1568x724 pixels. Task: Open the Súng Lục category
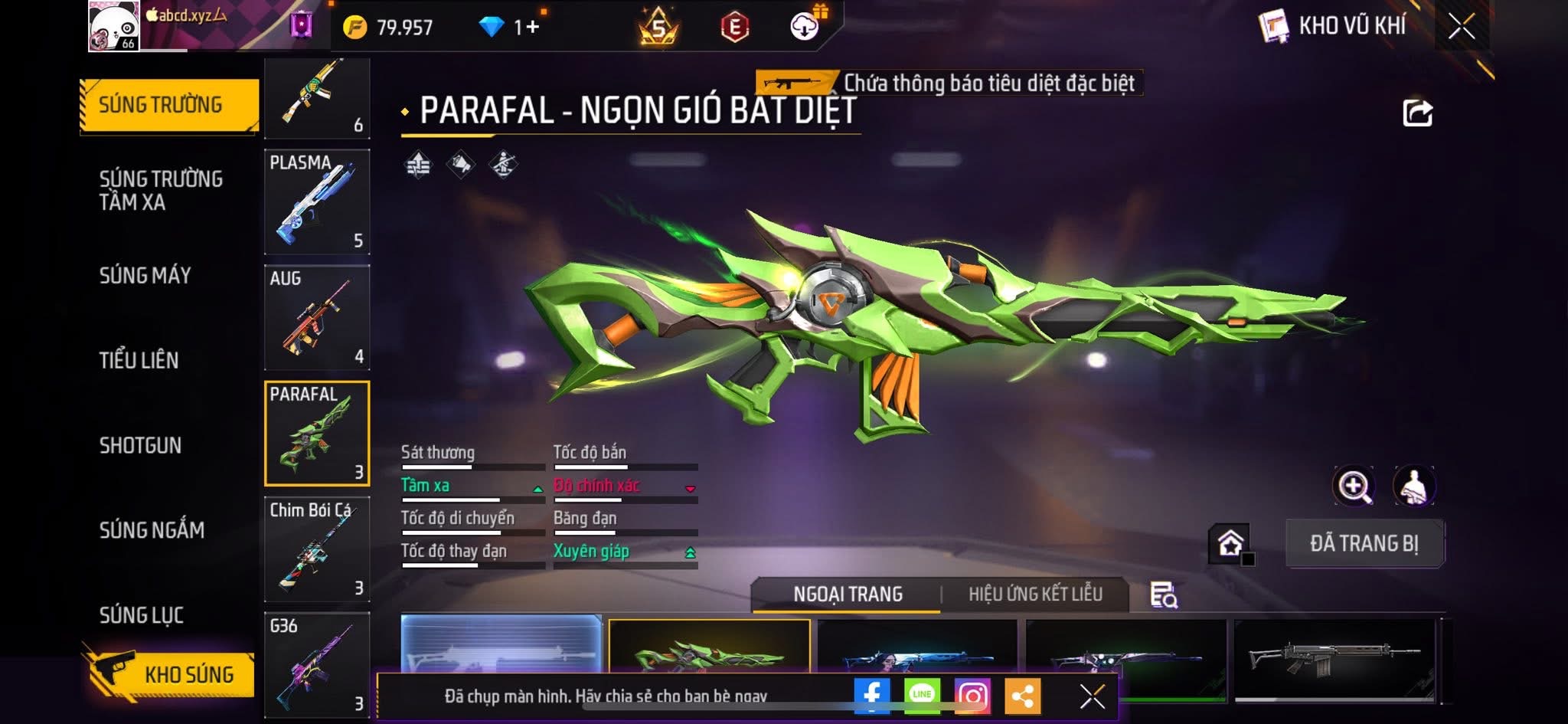[141, 614]
